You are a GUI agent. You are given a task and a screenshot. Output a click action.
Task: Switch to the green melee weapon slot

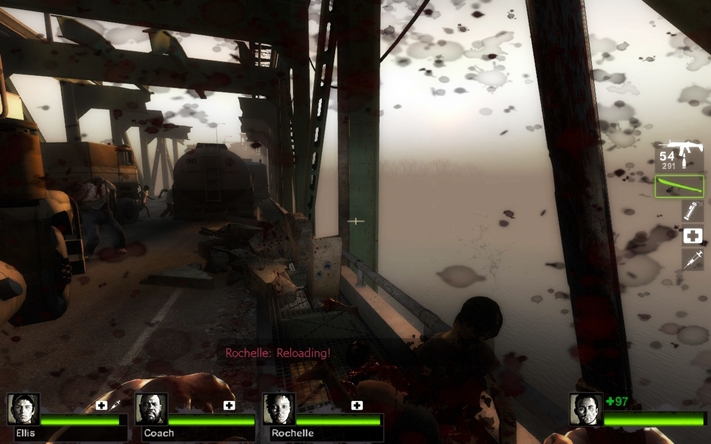(x=680, y=186)
